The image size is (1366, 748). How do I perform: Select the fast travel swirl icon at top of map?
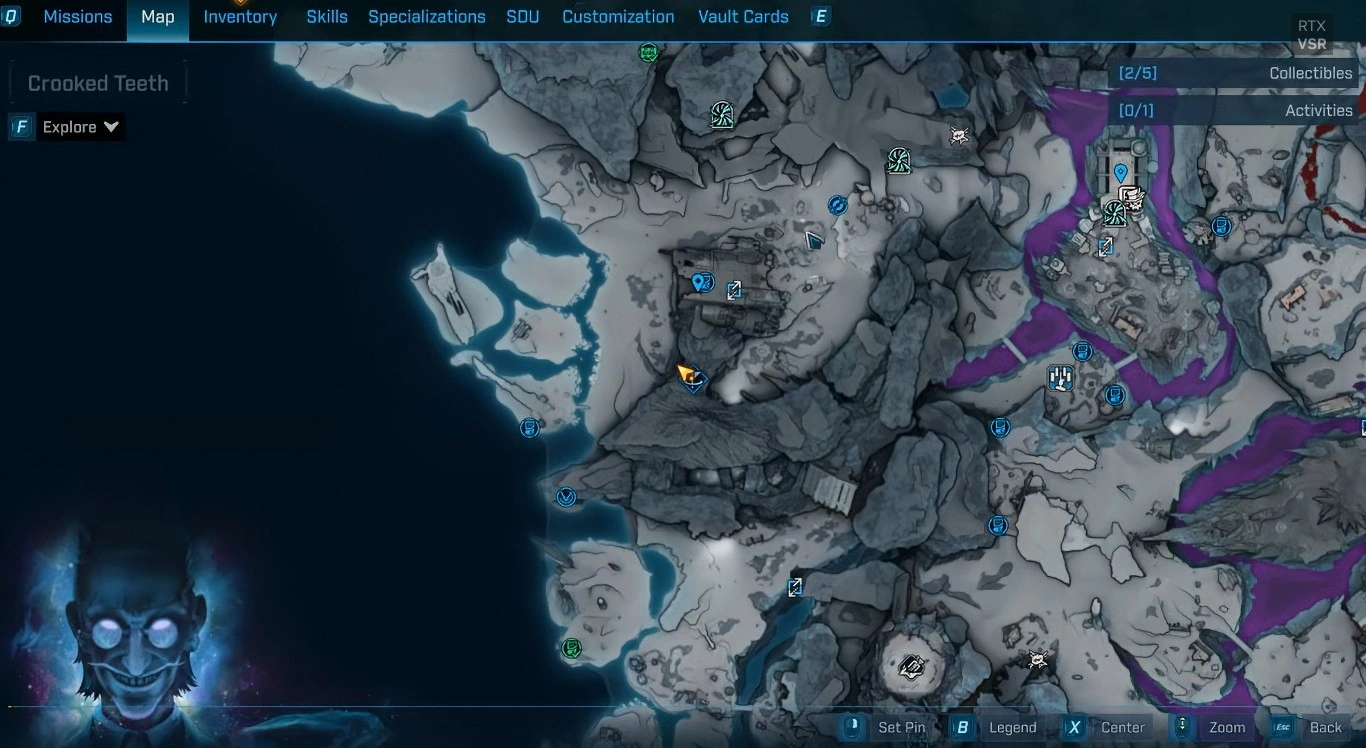tap(723, 115)
